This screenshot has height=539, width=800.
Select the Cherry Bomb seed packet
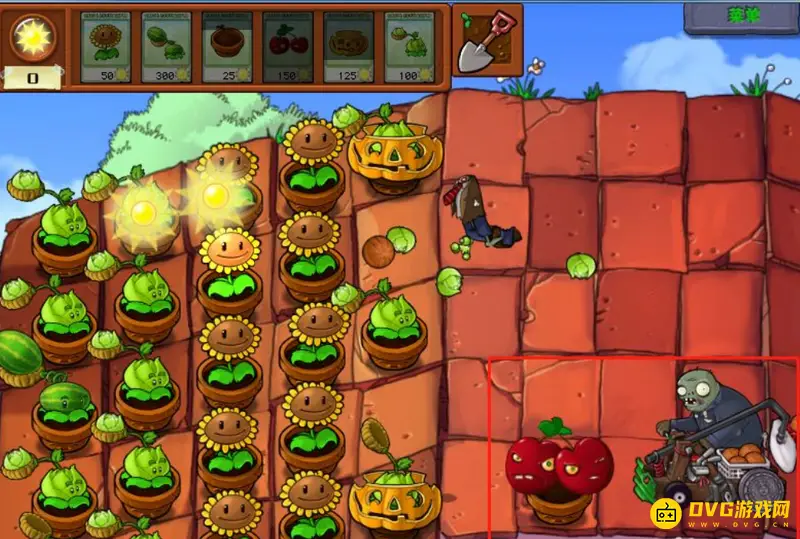pos(287,47)
